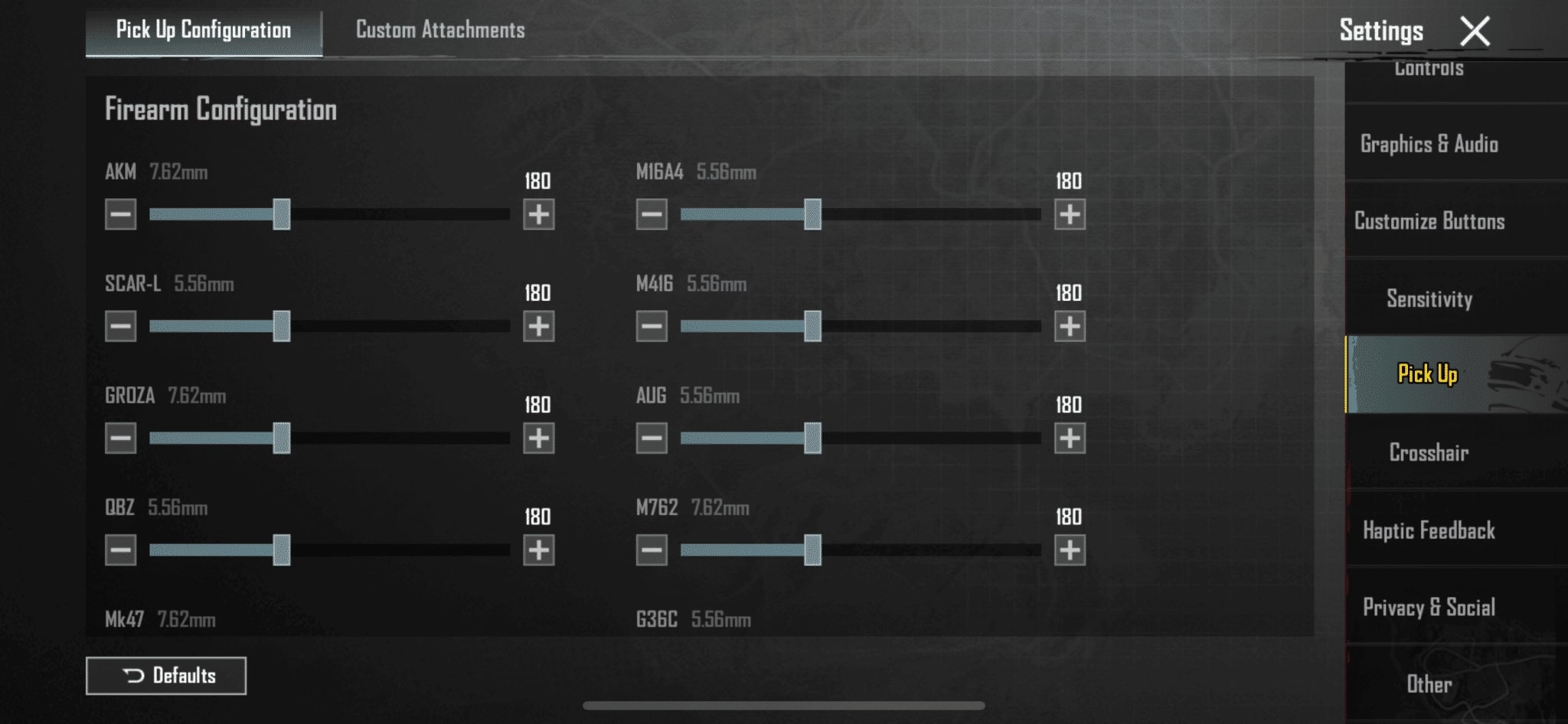Screen dimensions: 1568x724
Task: Decrease QBZ 5.56mm ammo amount
Action: pos(121,550)
